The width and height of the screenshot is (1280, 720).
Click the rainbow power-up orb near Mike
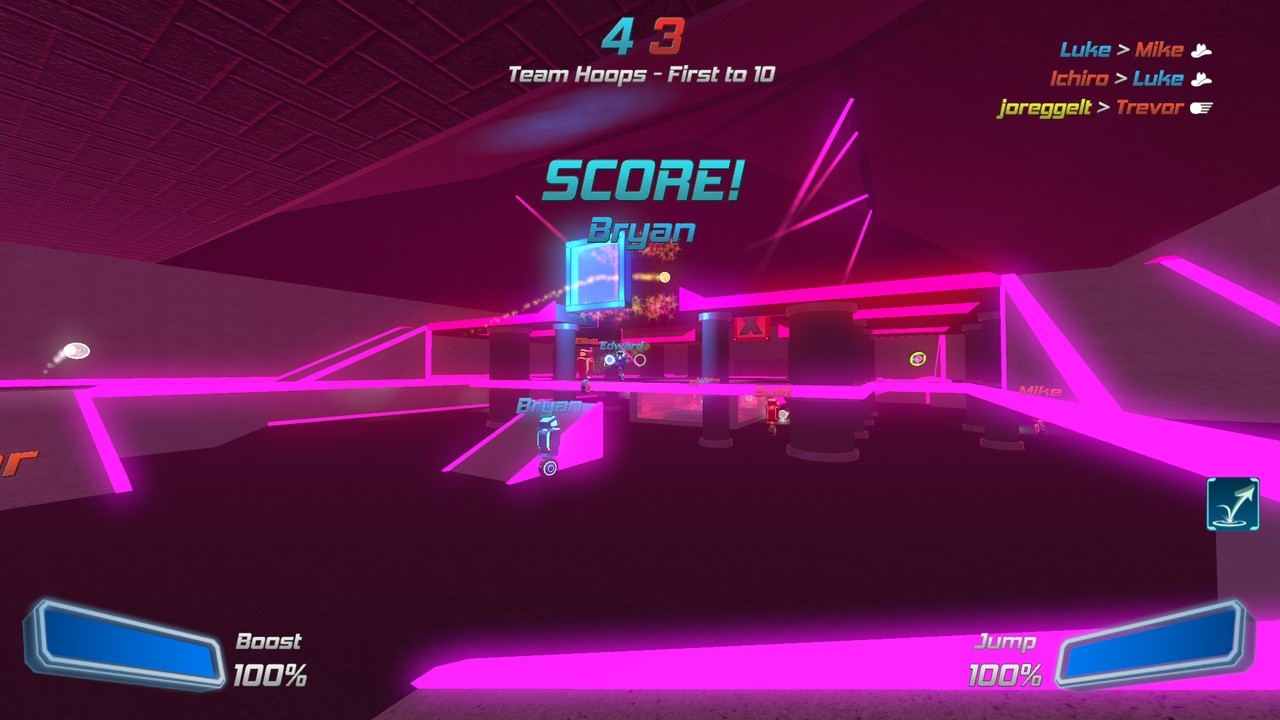coord(916,356)
